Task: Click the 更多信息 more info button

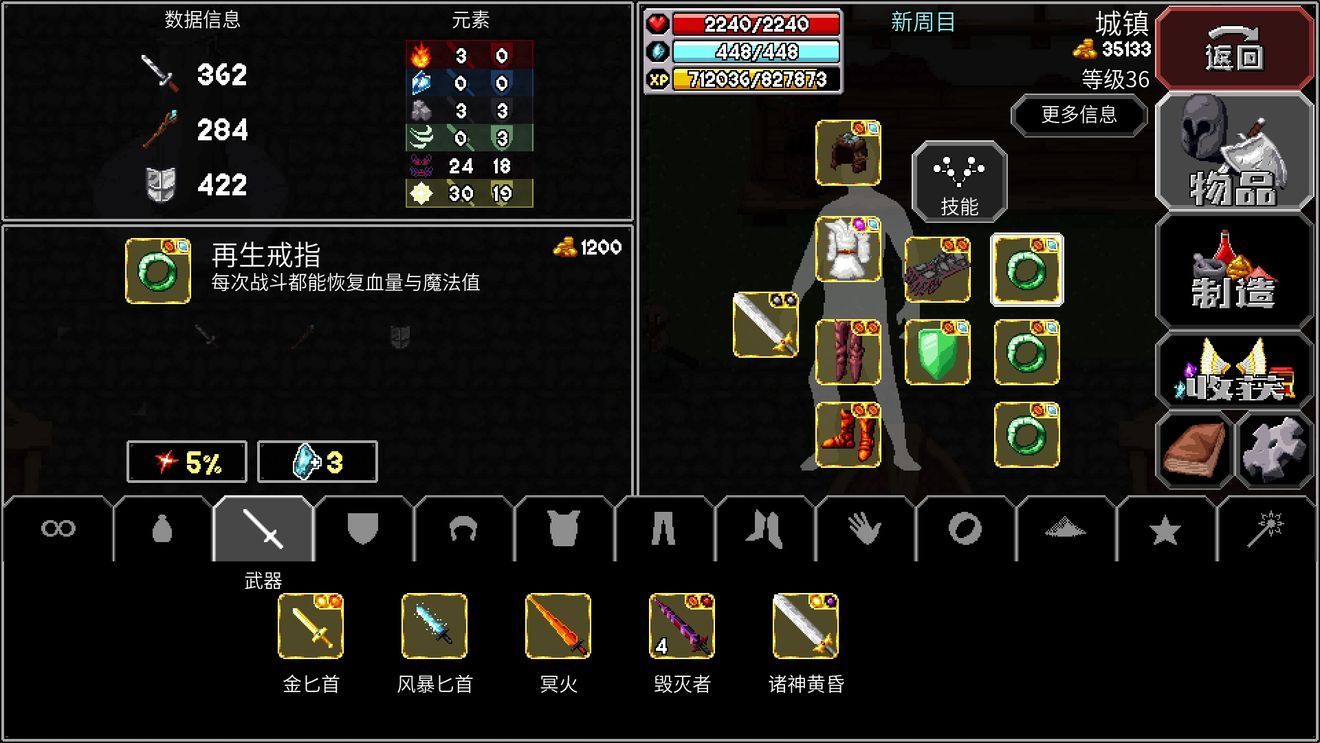Action: [1079, 116]
